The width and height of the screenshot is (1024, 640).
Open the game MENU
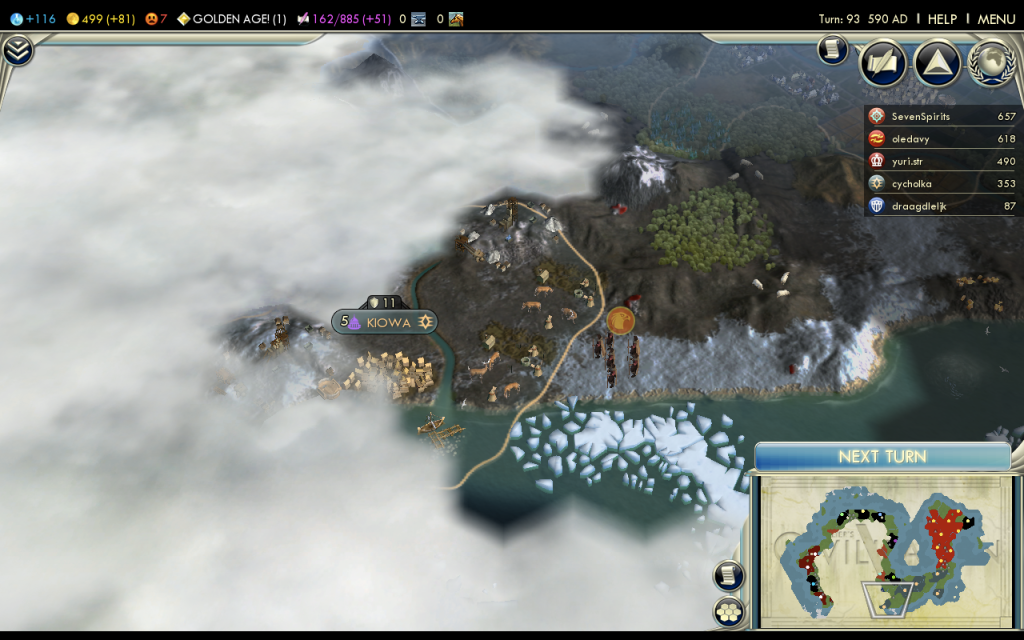[996, 19]
